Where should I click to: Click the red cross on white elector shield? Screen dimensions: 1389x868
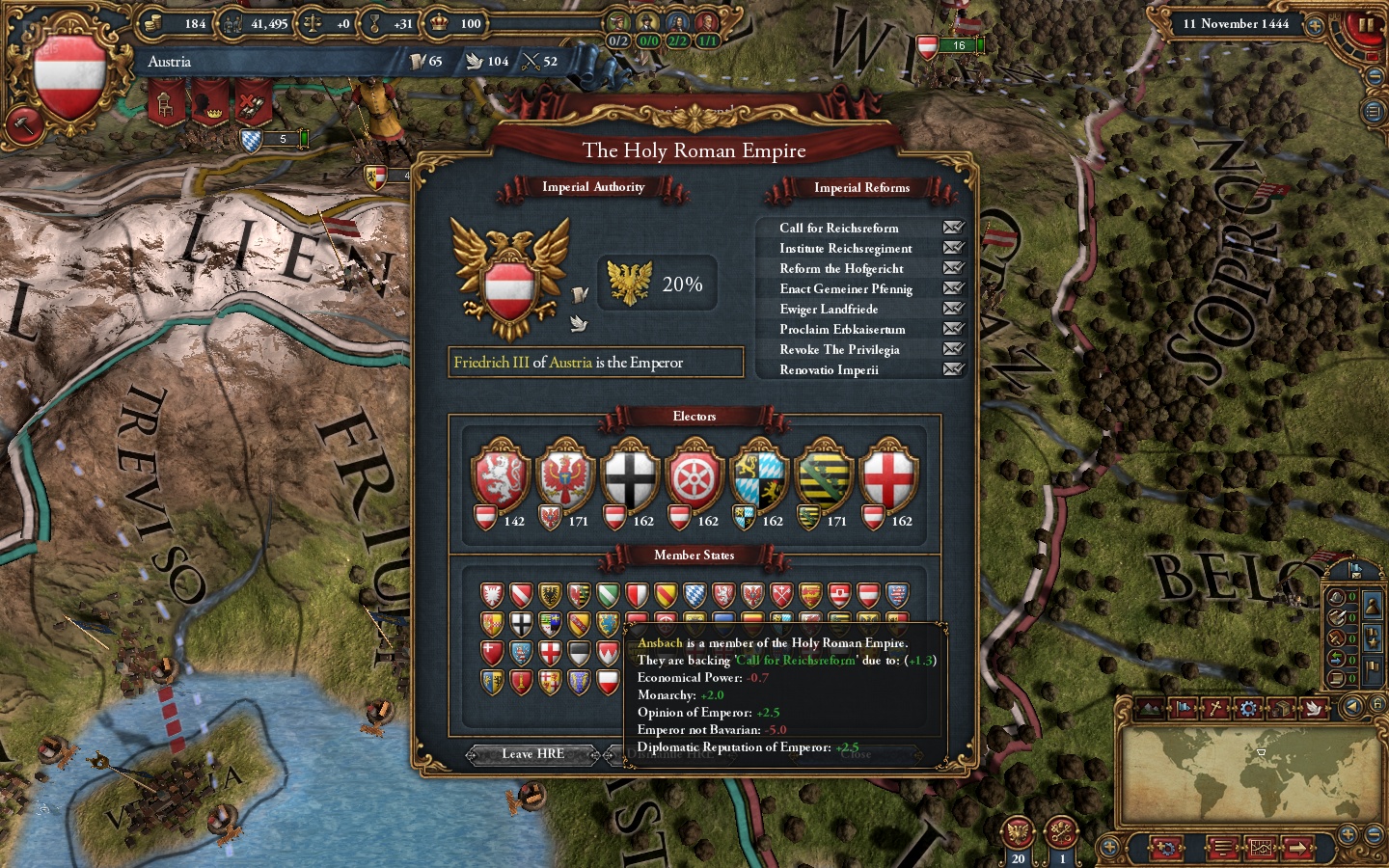(888, 475)
